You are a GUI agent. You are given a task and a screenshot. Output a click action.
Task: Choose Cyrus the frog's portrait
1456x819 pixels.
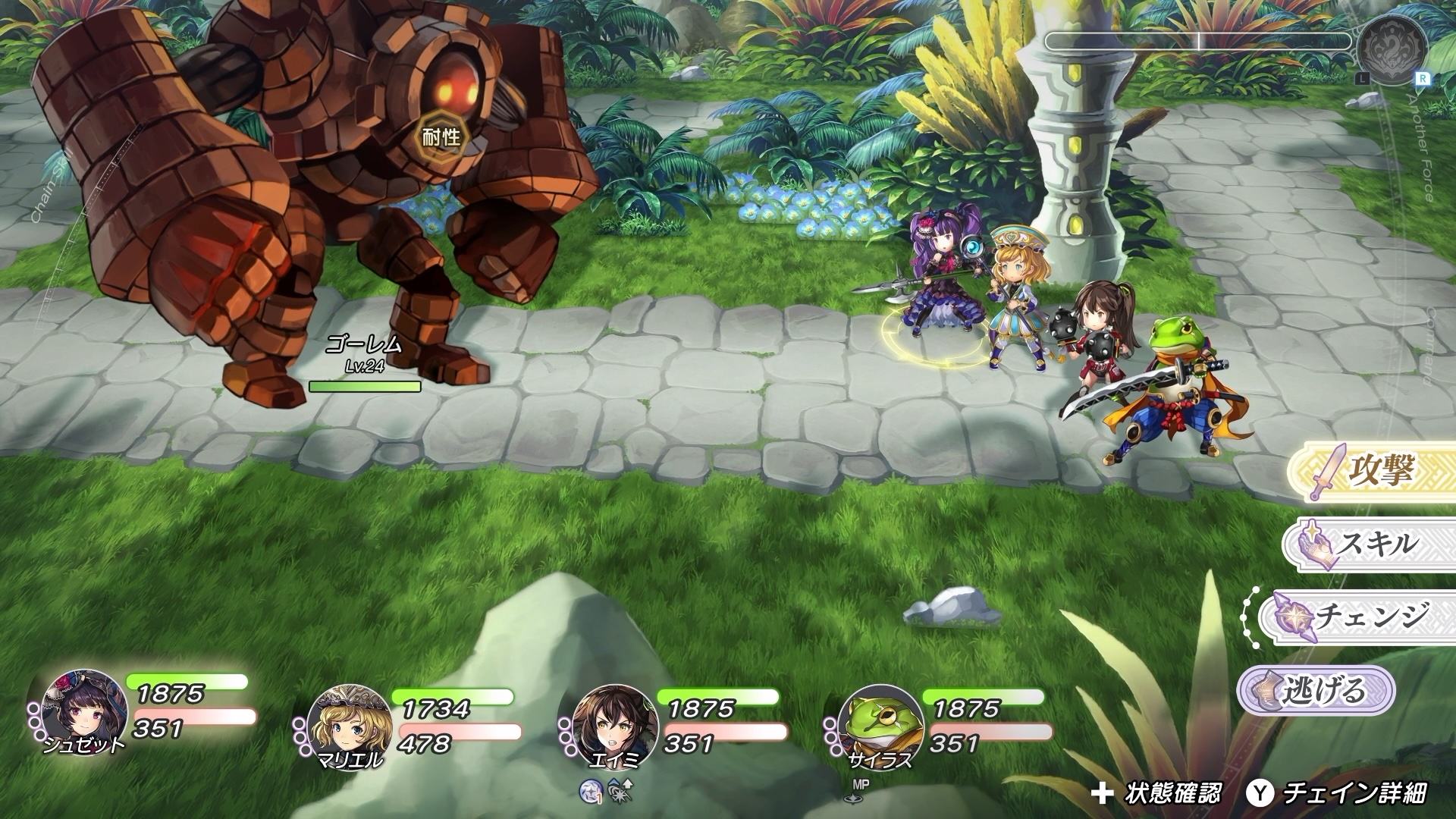pos(880,725)
